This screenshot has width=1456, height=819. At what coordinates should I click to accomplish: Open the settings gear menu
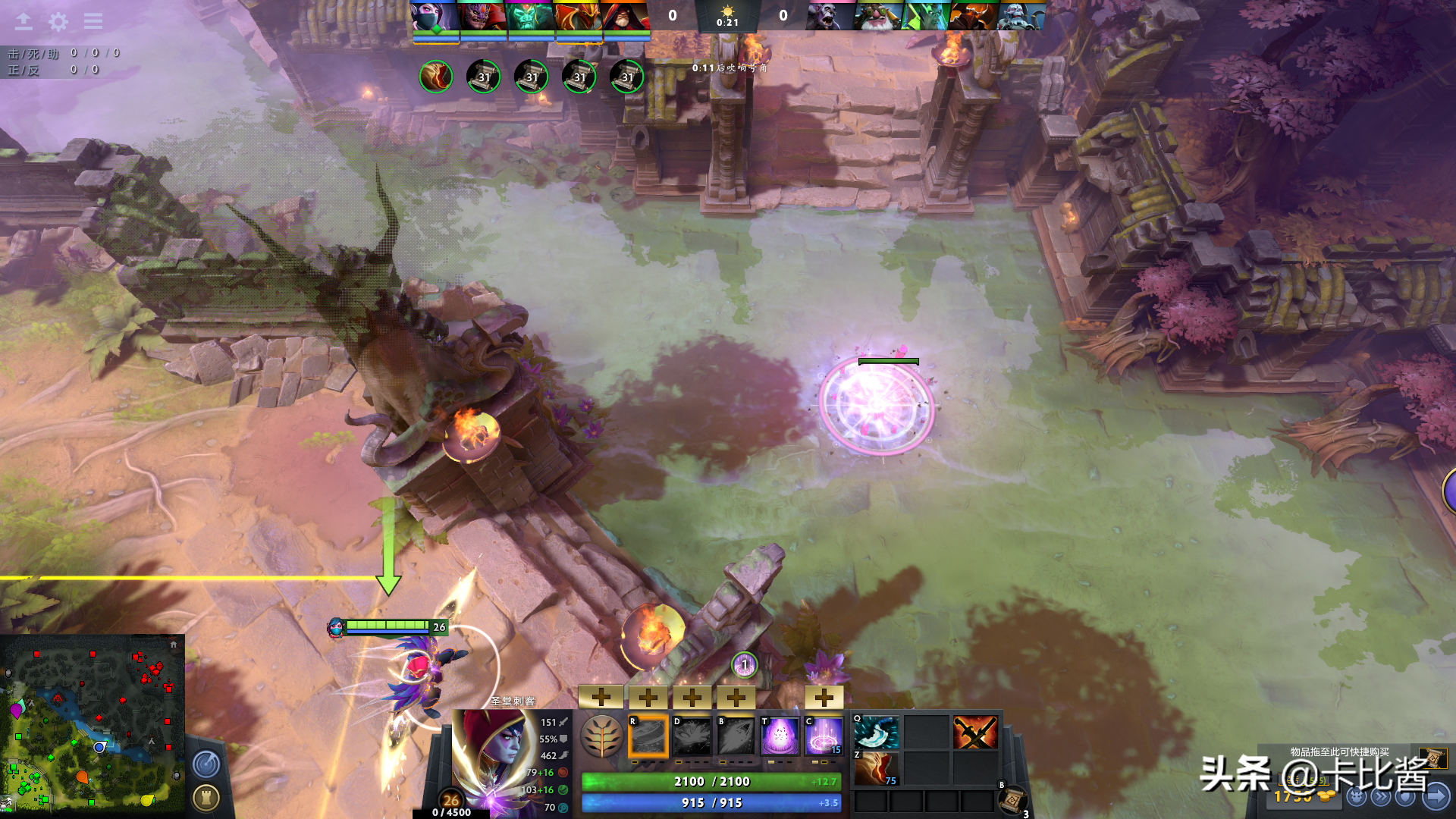pos(58,21)
